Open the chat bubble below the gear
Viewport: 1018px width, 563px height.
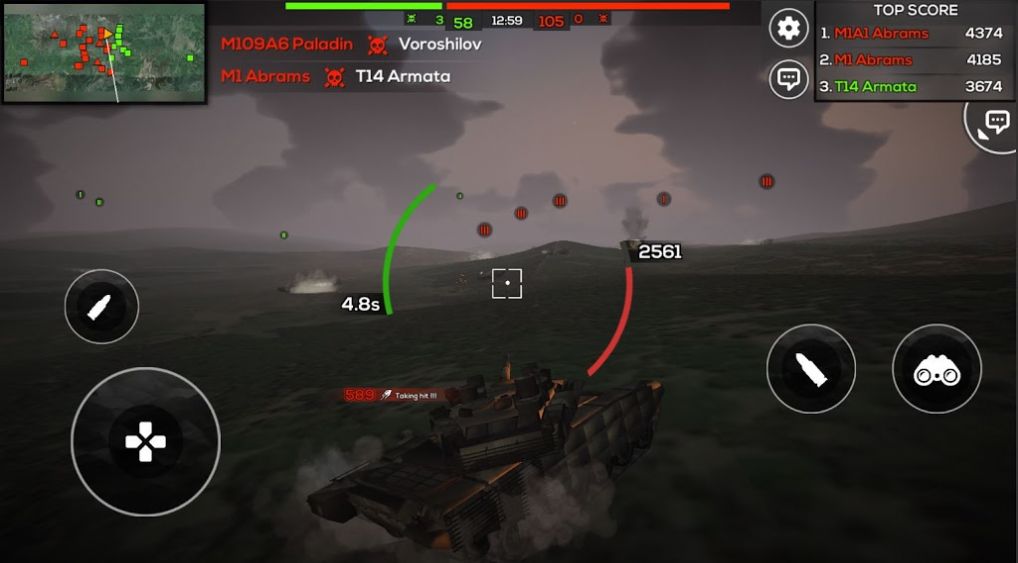click(x=789, y=79)
